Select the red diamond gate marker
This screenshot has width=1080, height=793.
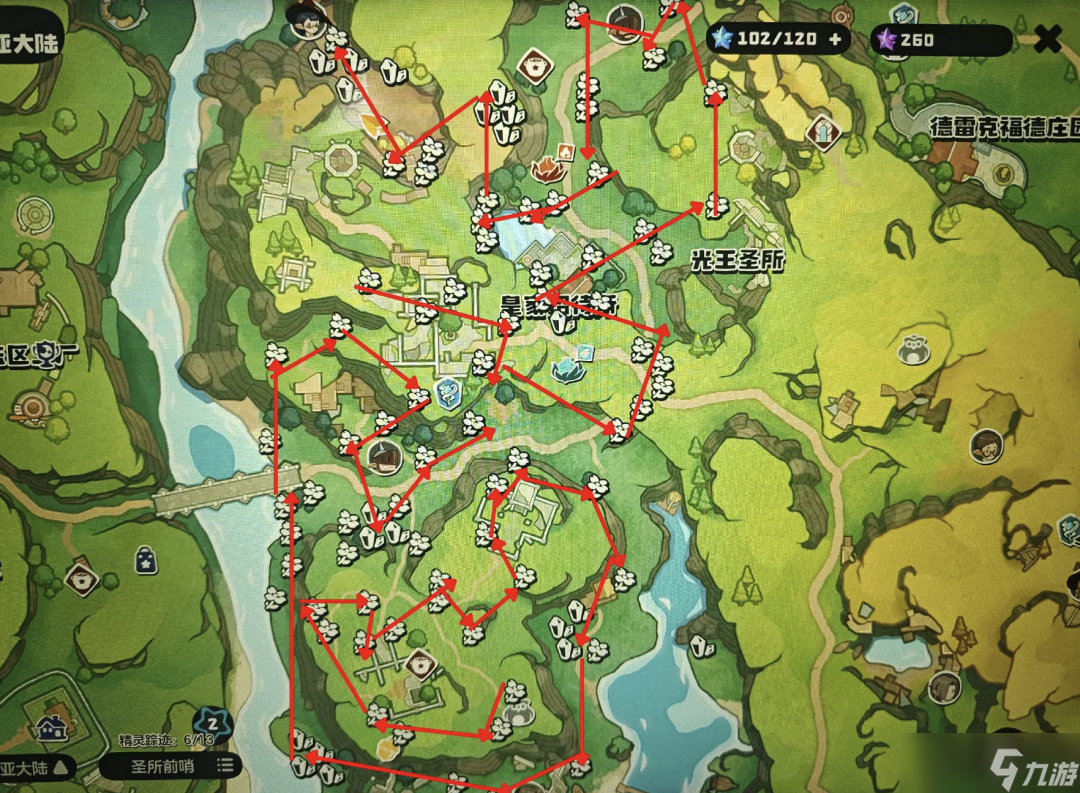tap(822, 131)
